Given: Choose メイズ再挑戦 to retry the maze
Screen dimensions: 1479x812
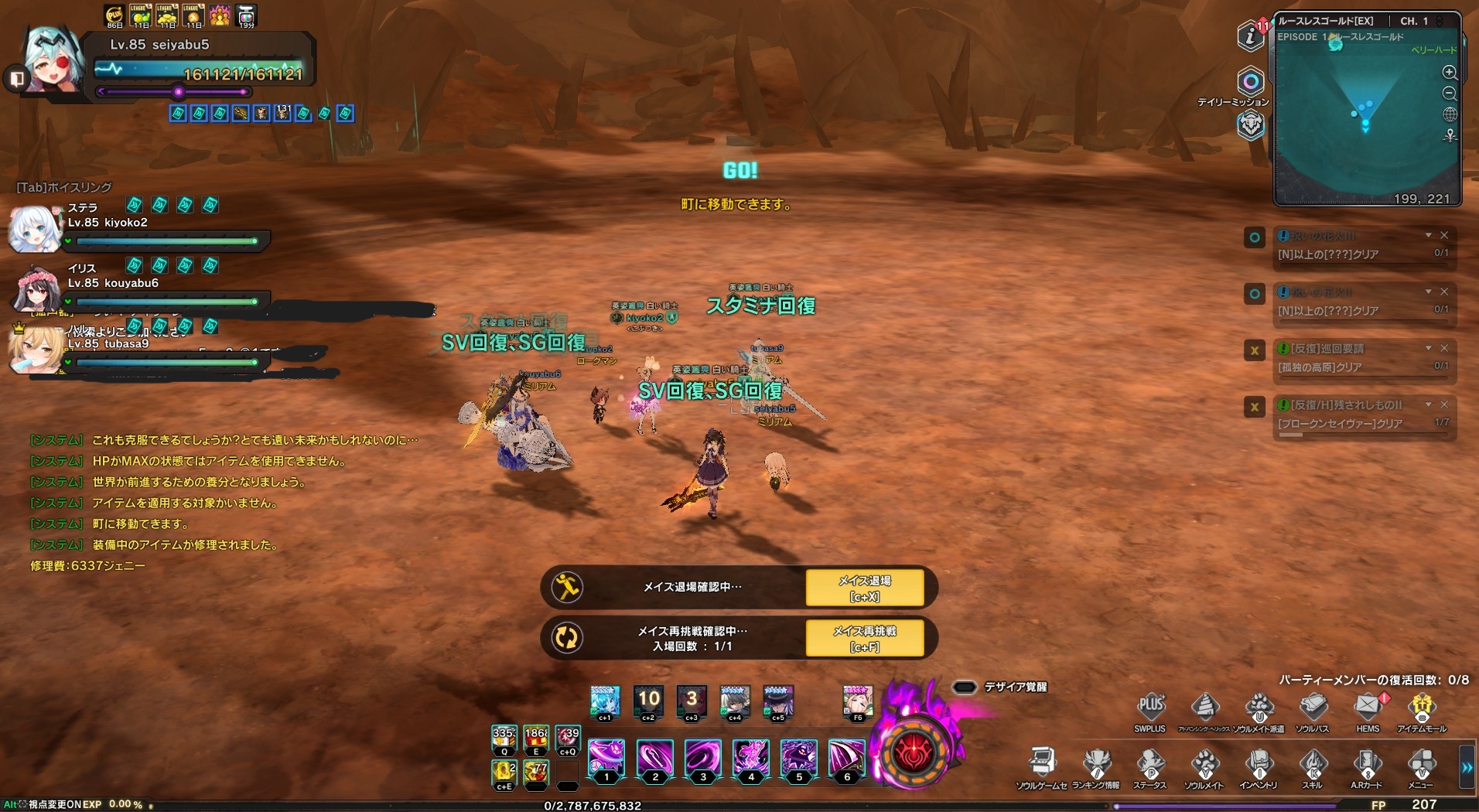Looking at the screenshot, I should (864, 638).
